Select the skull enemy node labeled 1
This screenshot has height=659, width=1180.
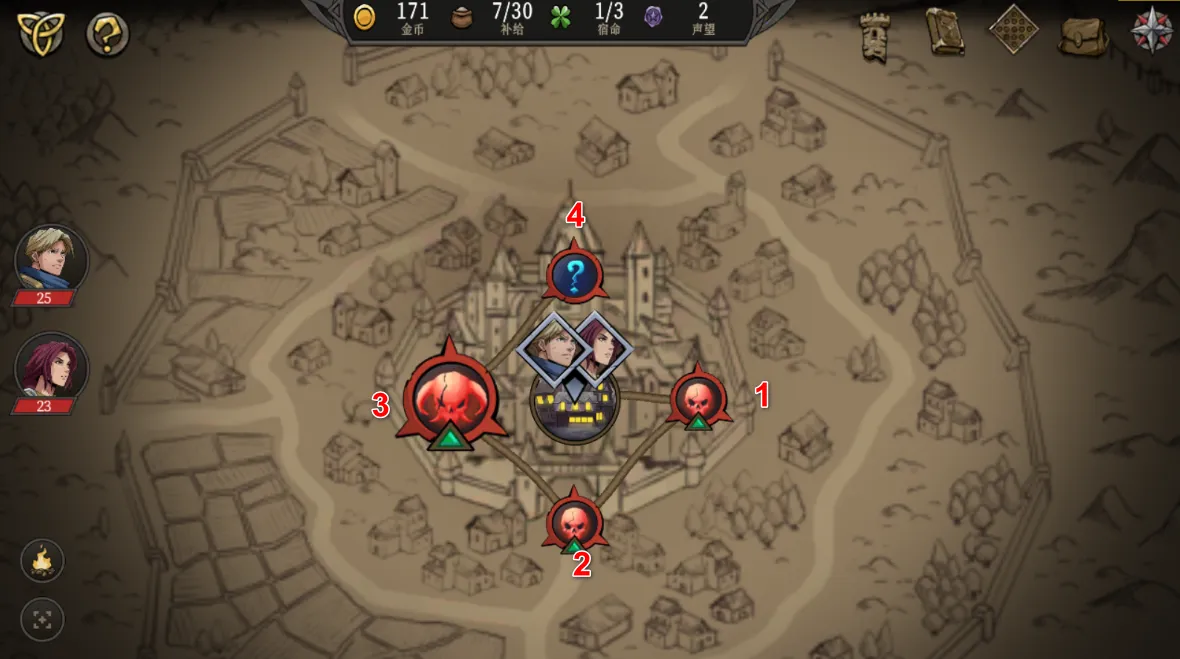click(x=699, y=398)
